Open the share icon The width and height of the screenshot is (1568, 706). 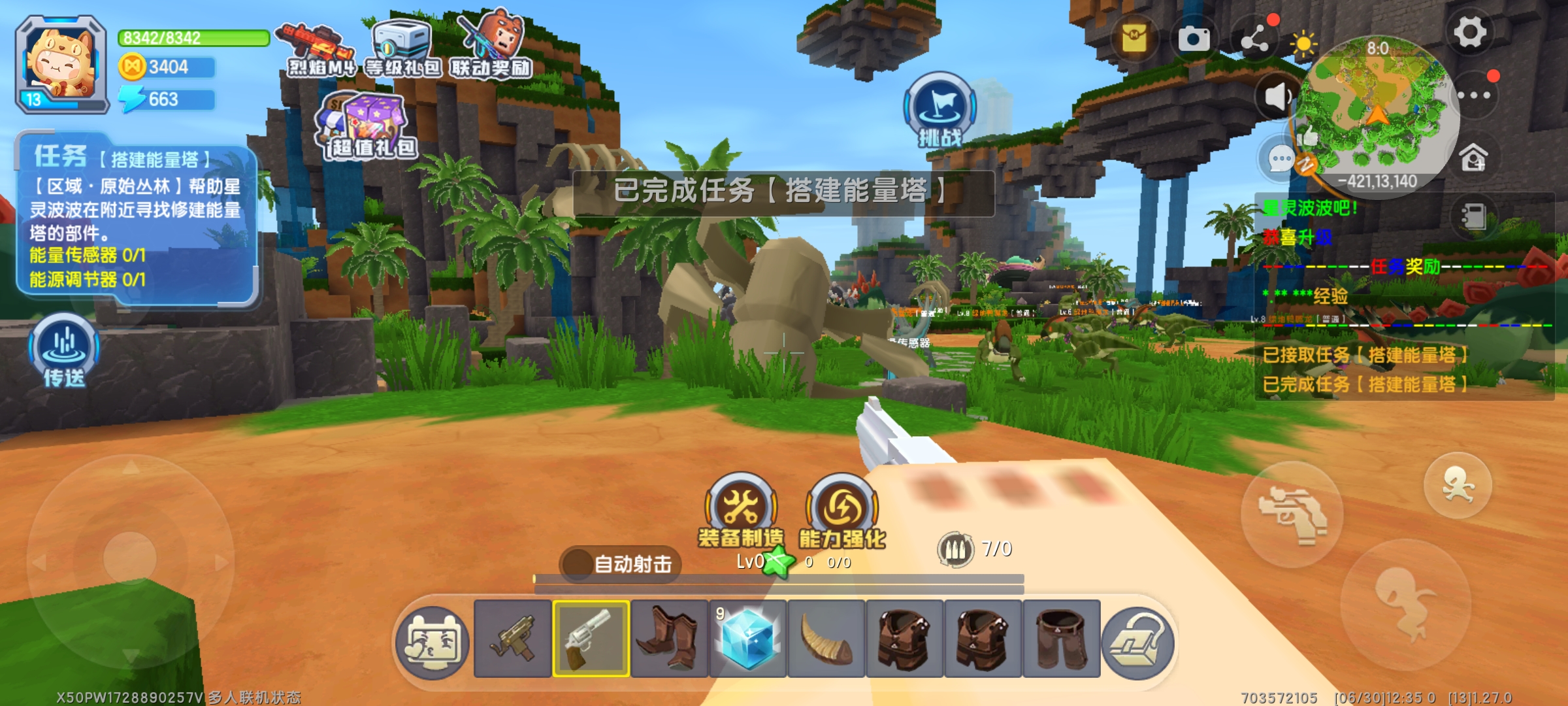(1255, 41)
